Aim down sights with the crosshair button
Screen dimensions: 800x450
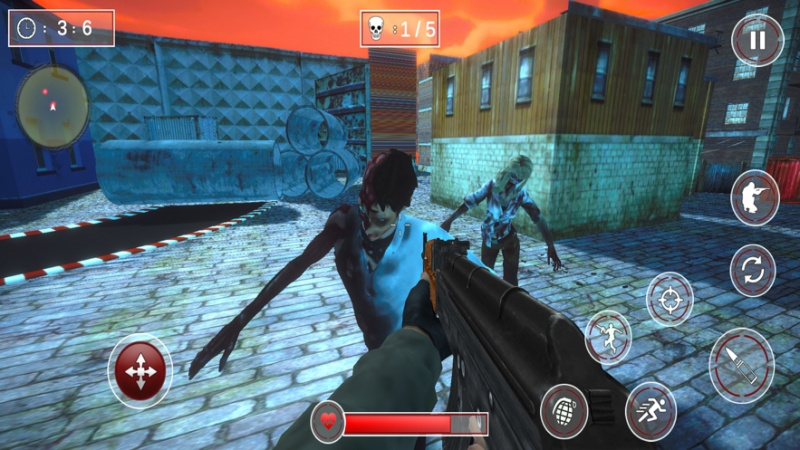pos(669,298)
